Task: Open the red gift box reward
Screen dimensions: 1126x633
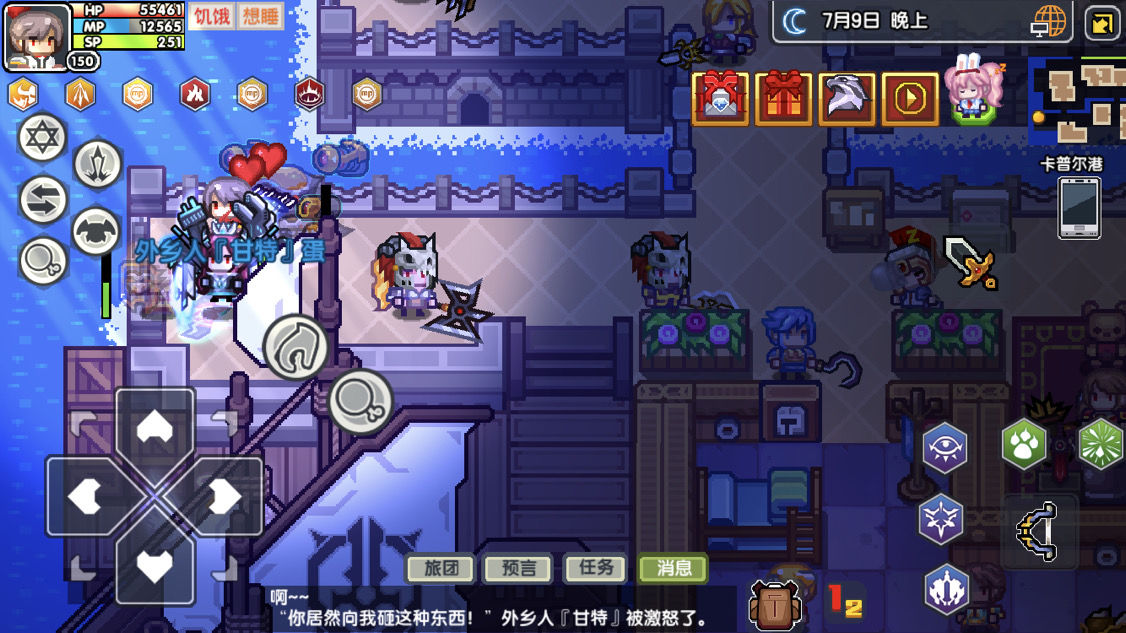Action: 783,98
